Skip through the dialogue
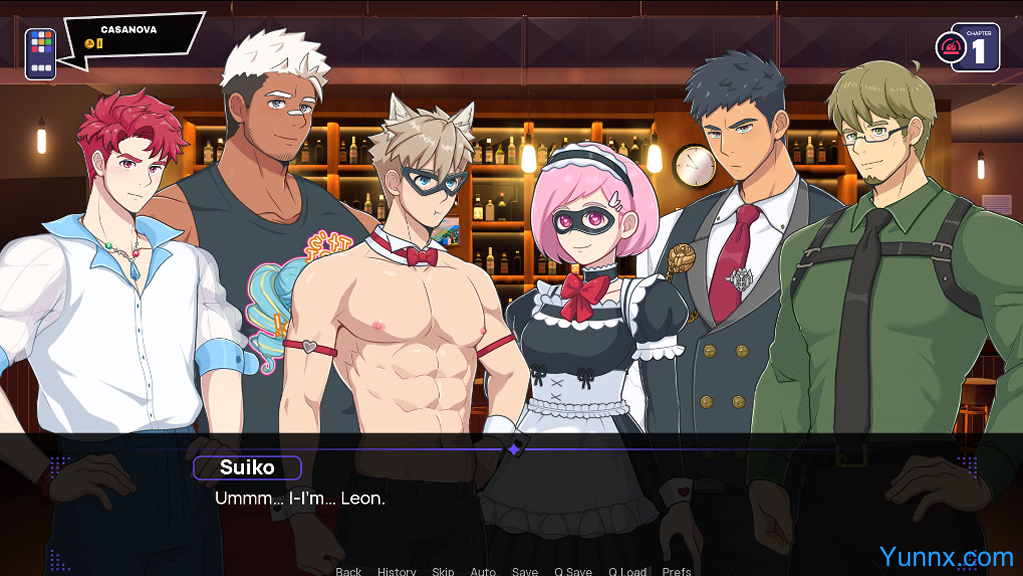This screenshot has height=576, width=1023. 443,571
